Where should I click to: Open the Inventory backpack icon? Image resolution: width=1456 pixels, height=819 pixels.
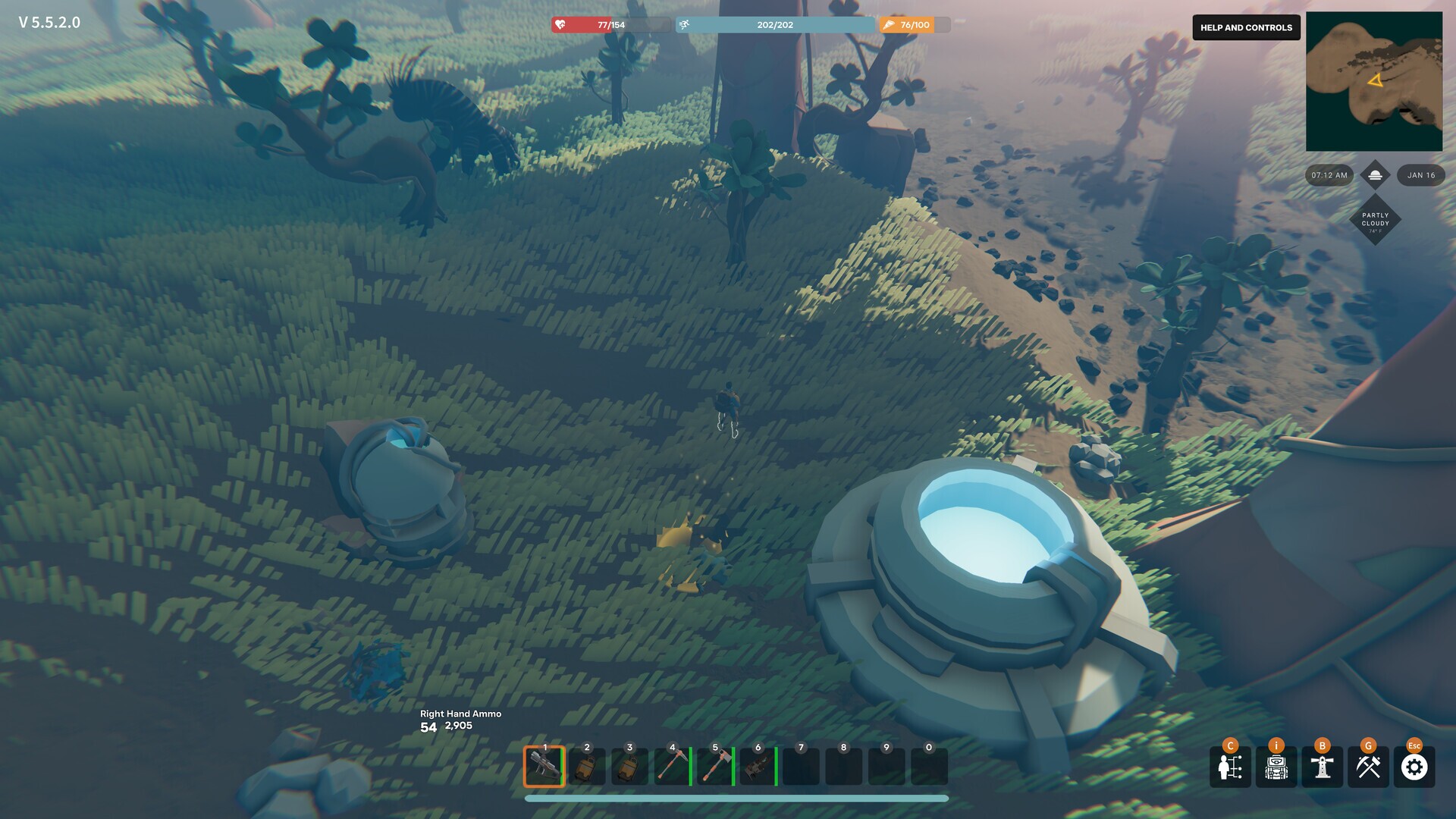tap(1276, 769)
